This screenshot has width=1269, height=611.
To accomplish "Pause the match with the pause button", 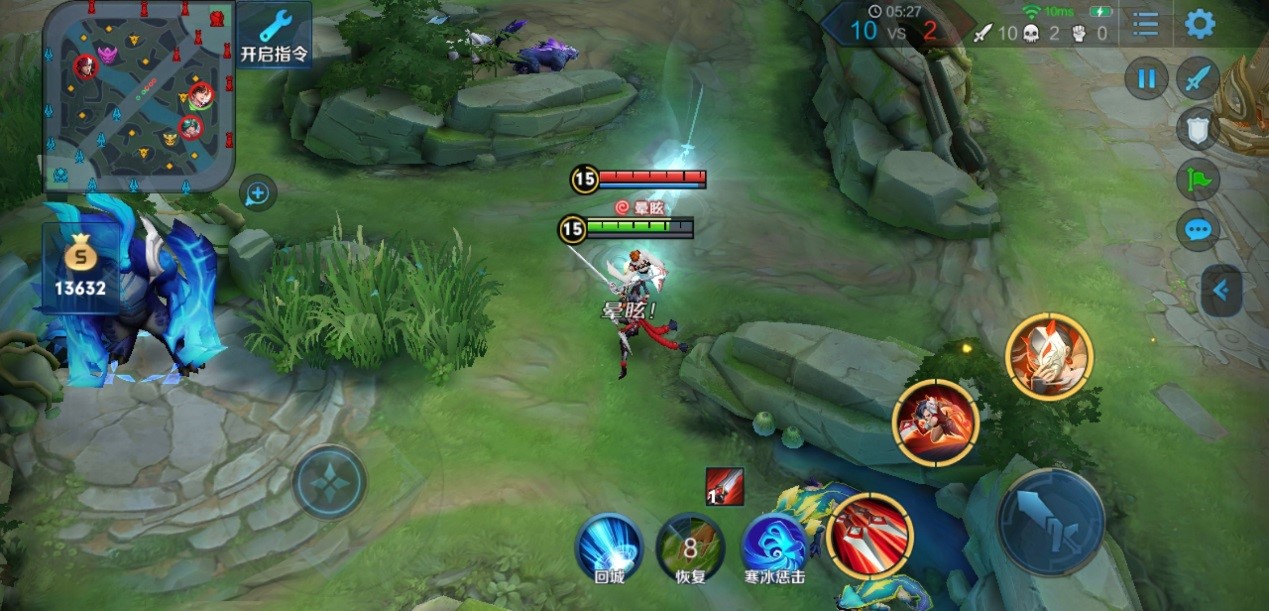I will tap(1146, 78).
